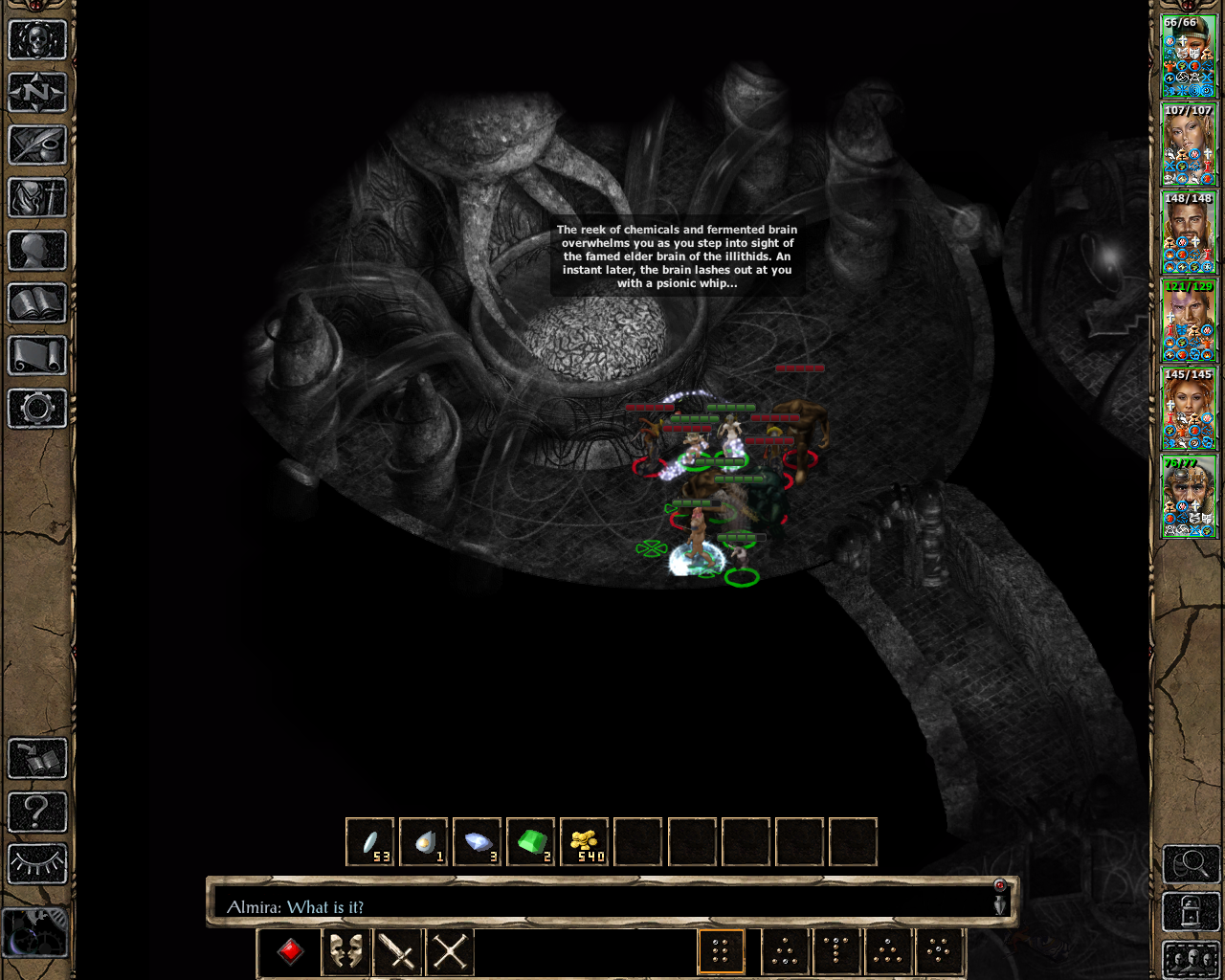Open the journal using the quill icon
Image resolution: width=1225 pixels, height=980 pixels.
[37, 145]
